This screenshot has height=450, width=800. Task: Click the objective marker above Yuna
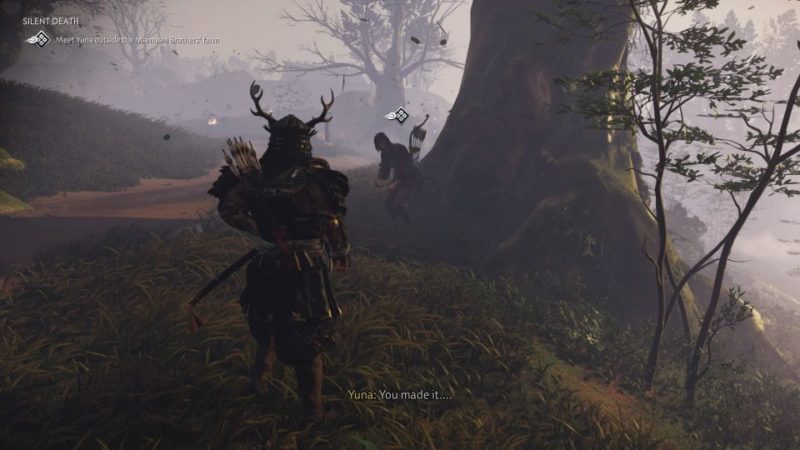click(x=398, y=115)
